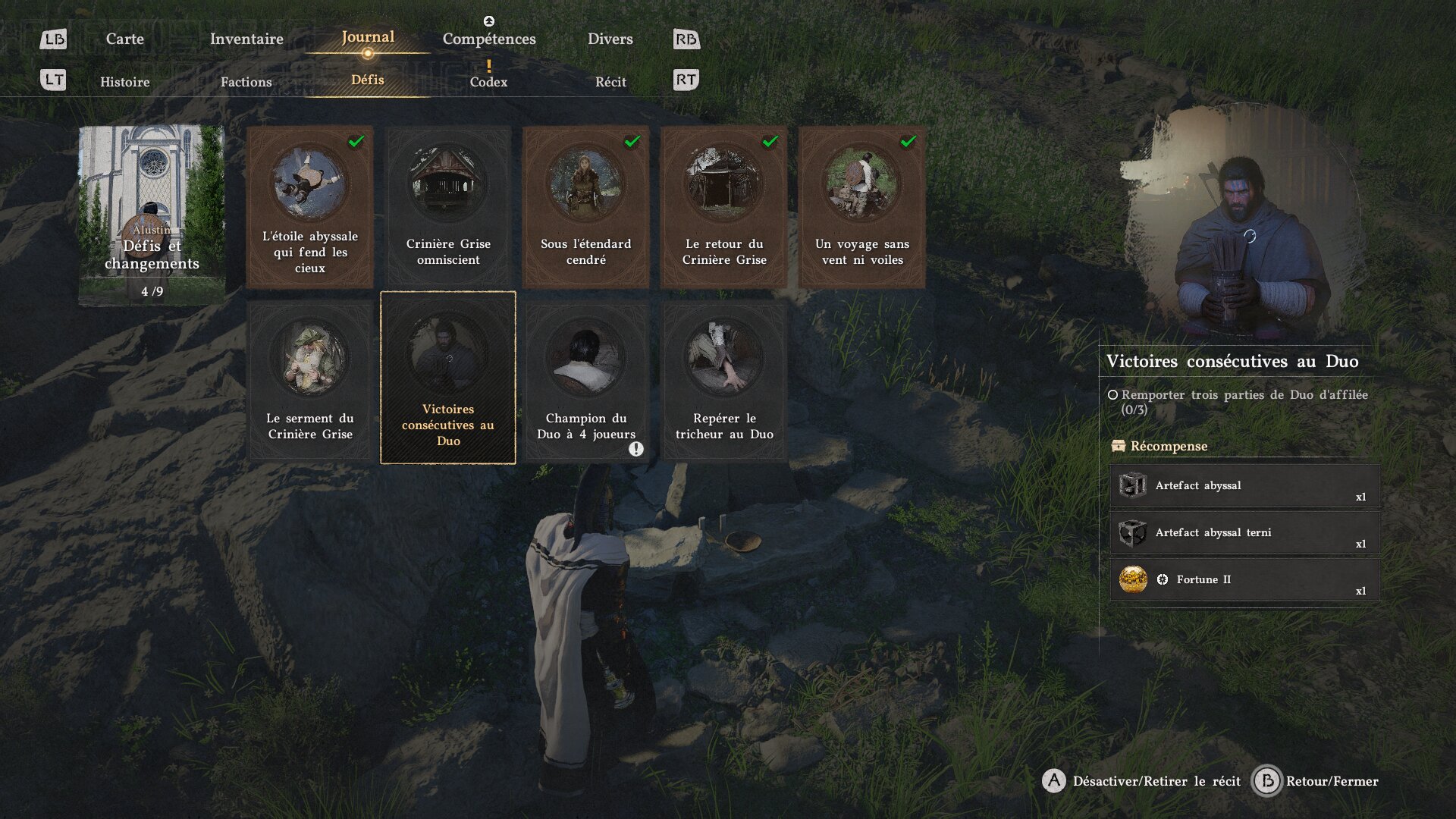Open the Carte tab
1456x819 pixels.
click(x=124, y=39)
